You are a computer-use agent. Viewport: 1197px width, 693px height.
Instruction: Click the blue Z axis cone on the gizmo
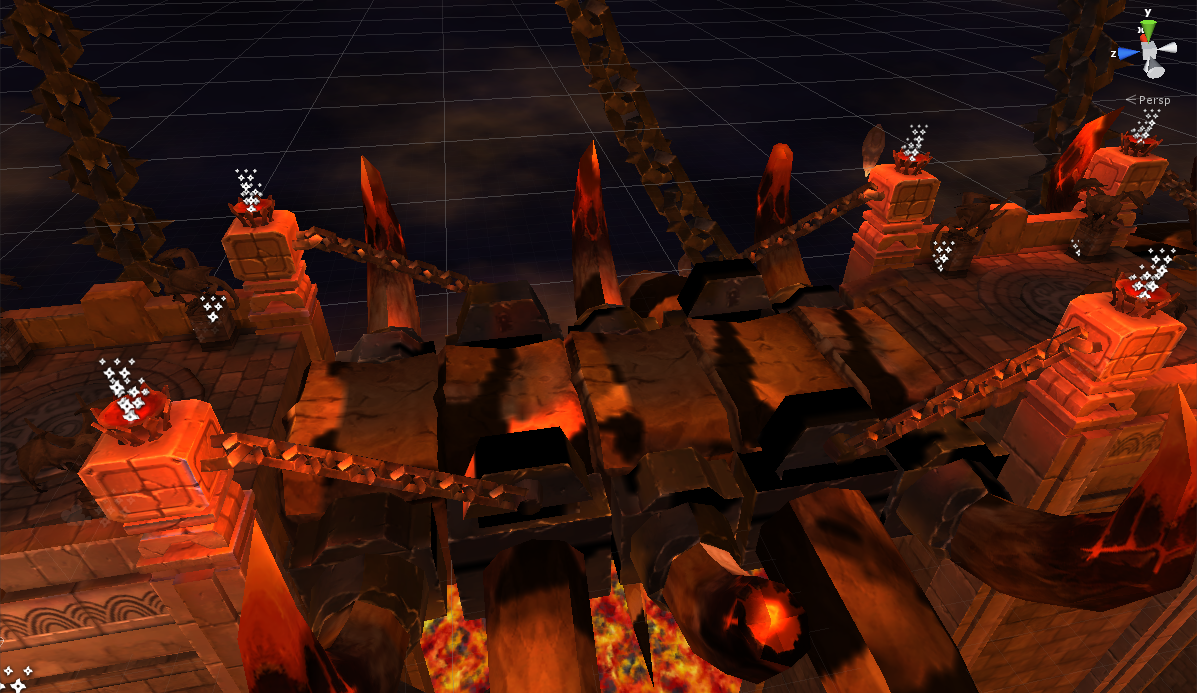[1129, 53]
